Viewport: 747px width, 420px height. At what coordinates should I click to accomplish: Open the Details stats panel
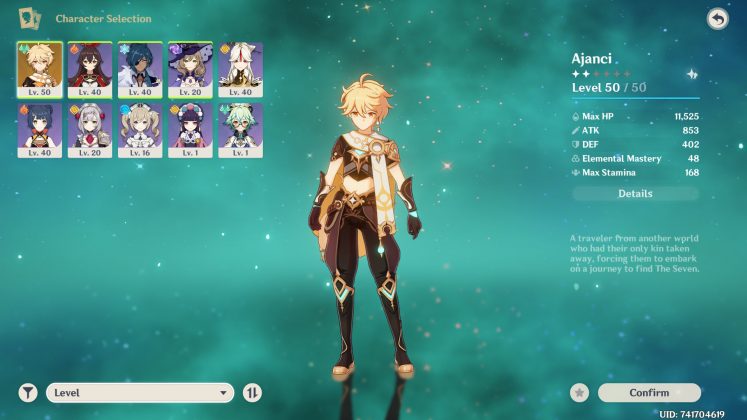tap(635, 194)
